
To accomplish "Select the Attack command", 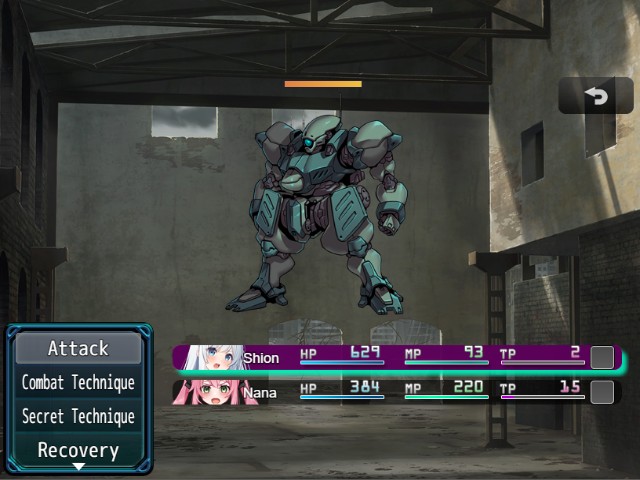I will pos(78,348).
